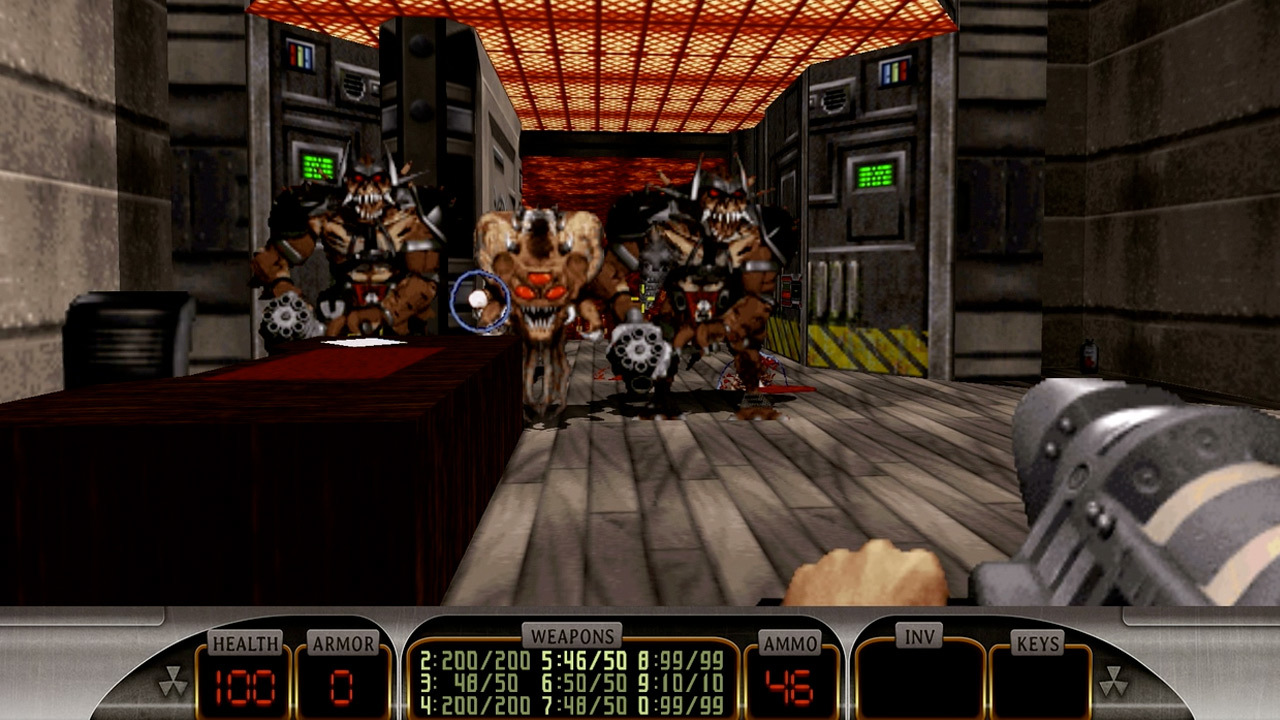Click the down-arrow marker beside left radiation symbol

[173, 668]
